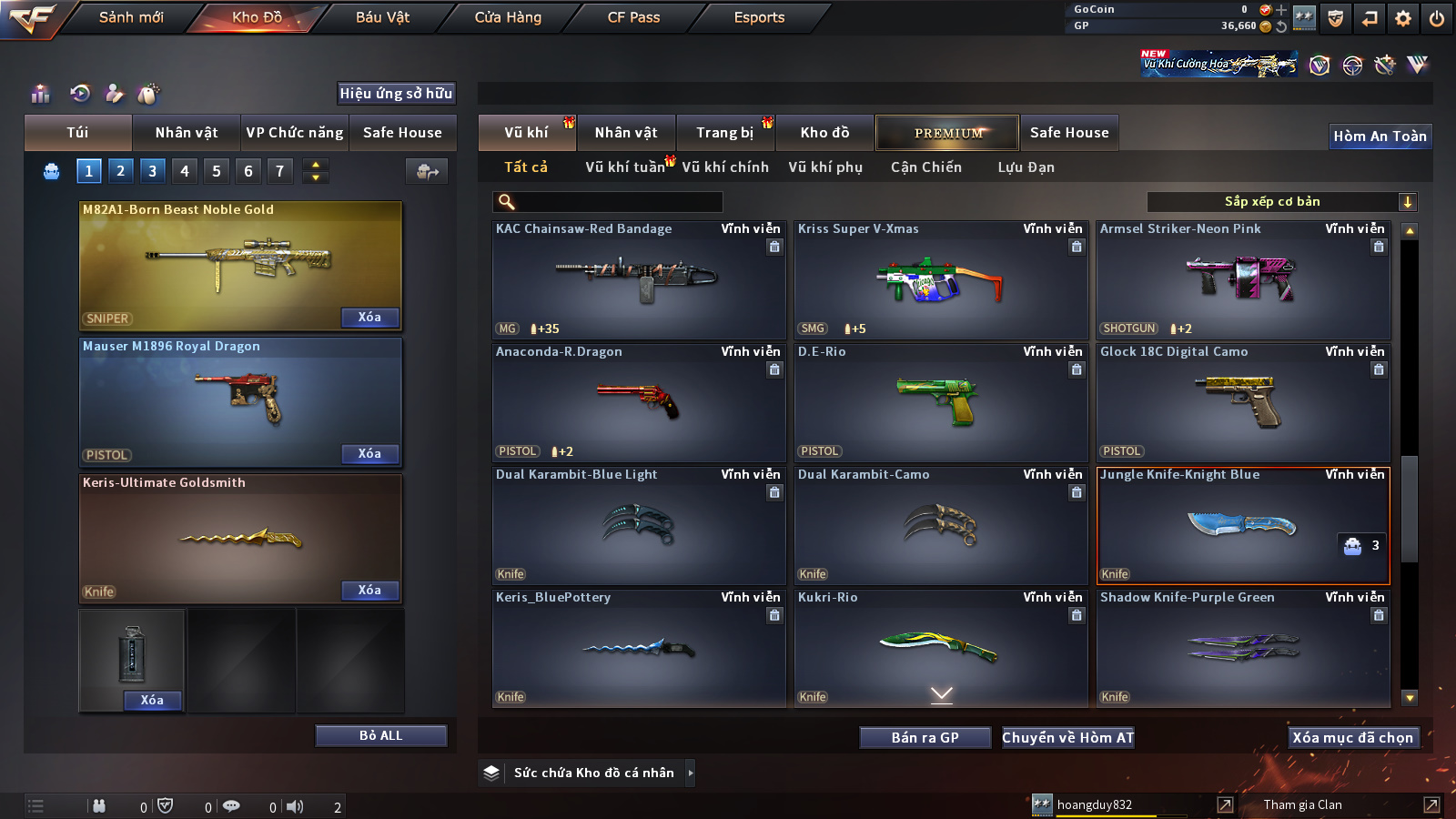
Task: Click the power exit icon
Action: [x=1437, y=18]
